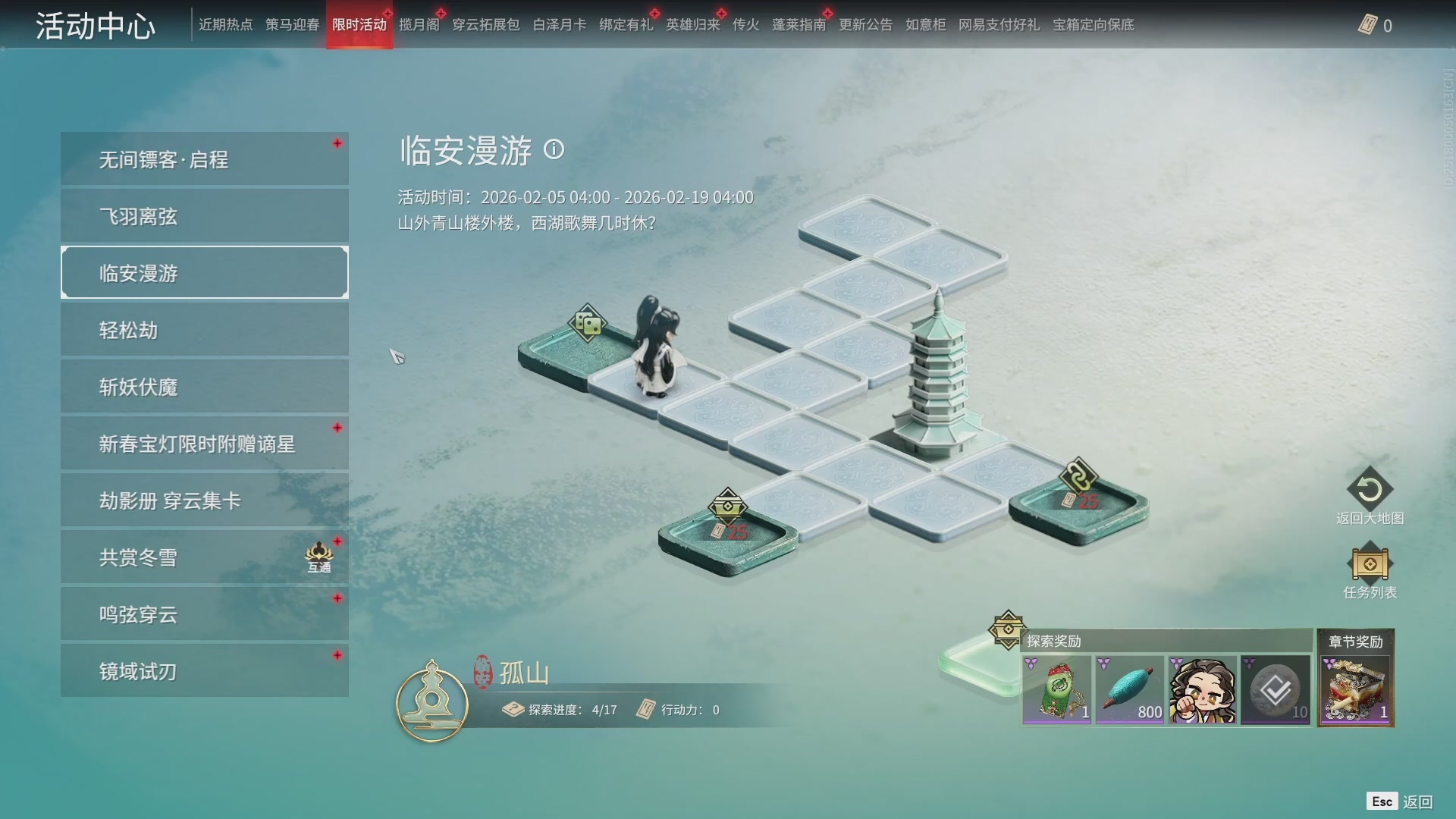Click the 探索进度 4/17 progress indicator
The image size is (1456, 819).
coord(562,711)
